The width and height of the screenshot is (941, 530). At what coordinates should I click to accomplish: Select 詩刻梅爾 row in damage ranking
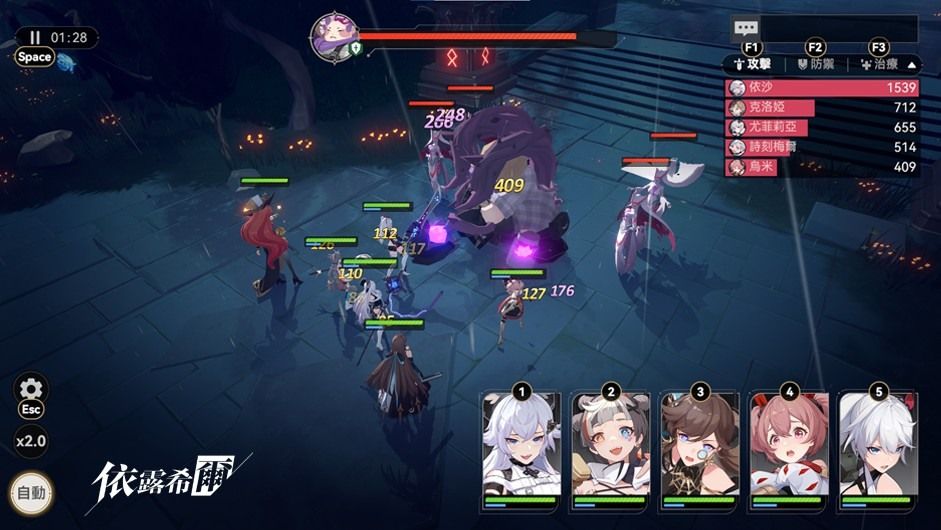pos(821,148)
